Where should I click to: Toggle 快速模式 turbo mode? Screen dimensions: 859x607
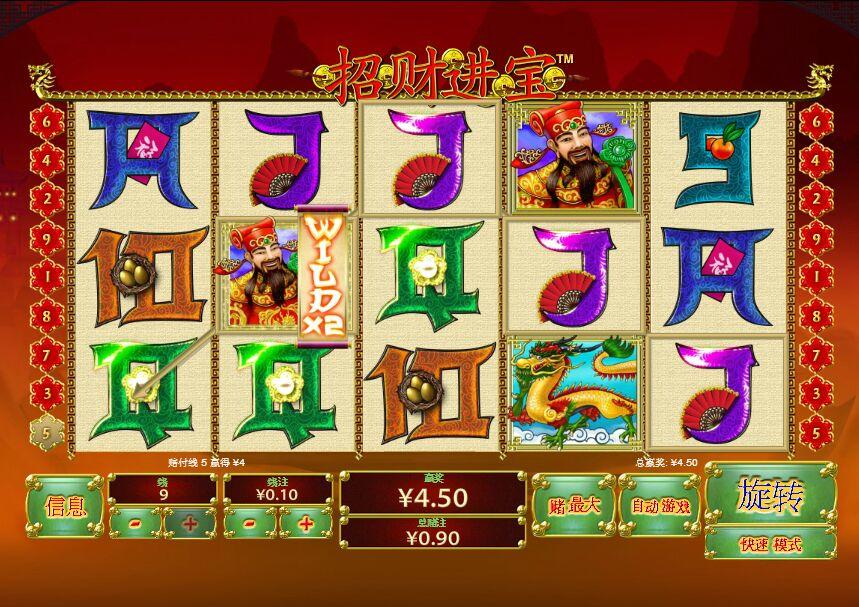pos(770,544)
